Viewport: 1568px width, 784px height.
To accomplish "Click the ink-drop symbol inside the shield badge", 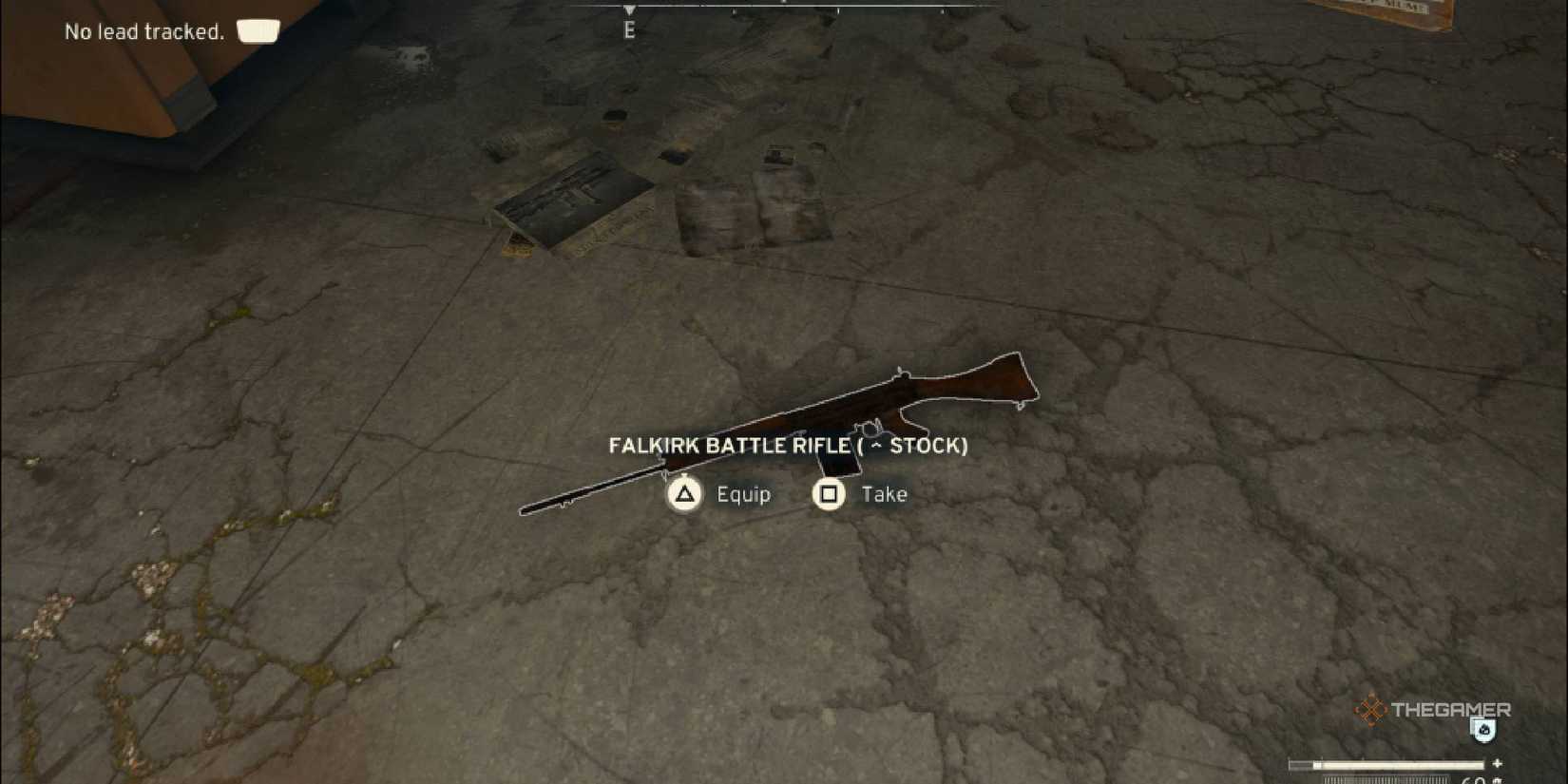I will click(x=1484, y=730).
